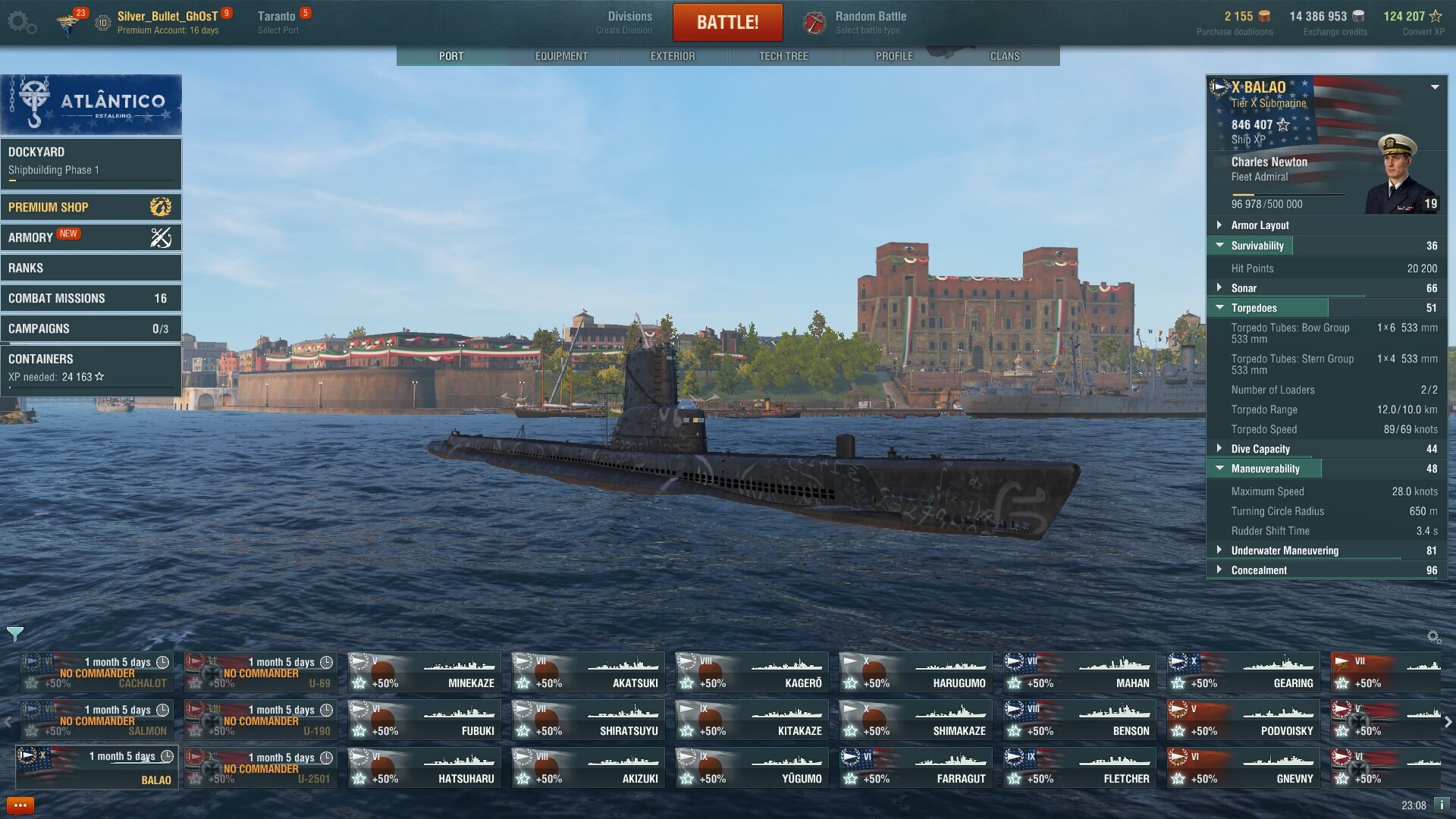Switch to the Equipment tab
This screenshot has width=1456, height=819.
coord(561,56)
